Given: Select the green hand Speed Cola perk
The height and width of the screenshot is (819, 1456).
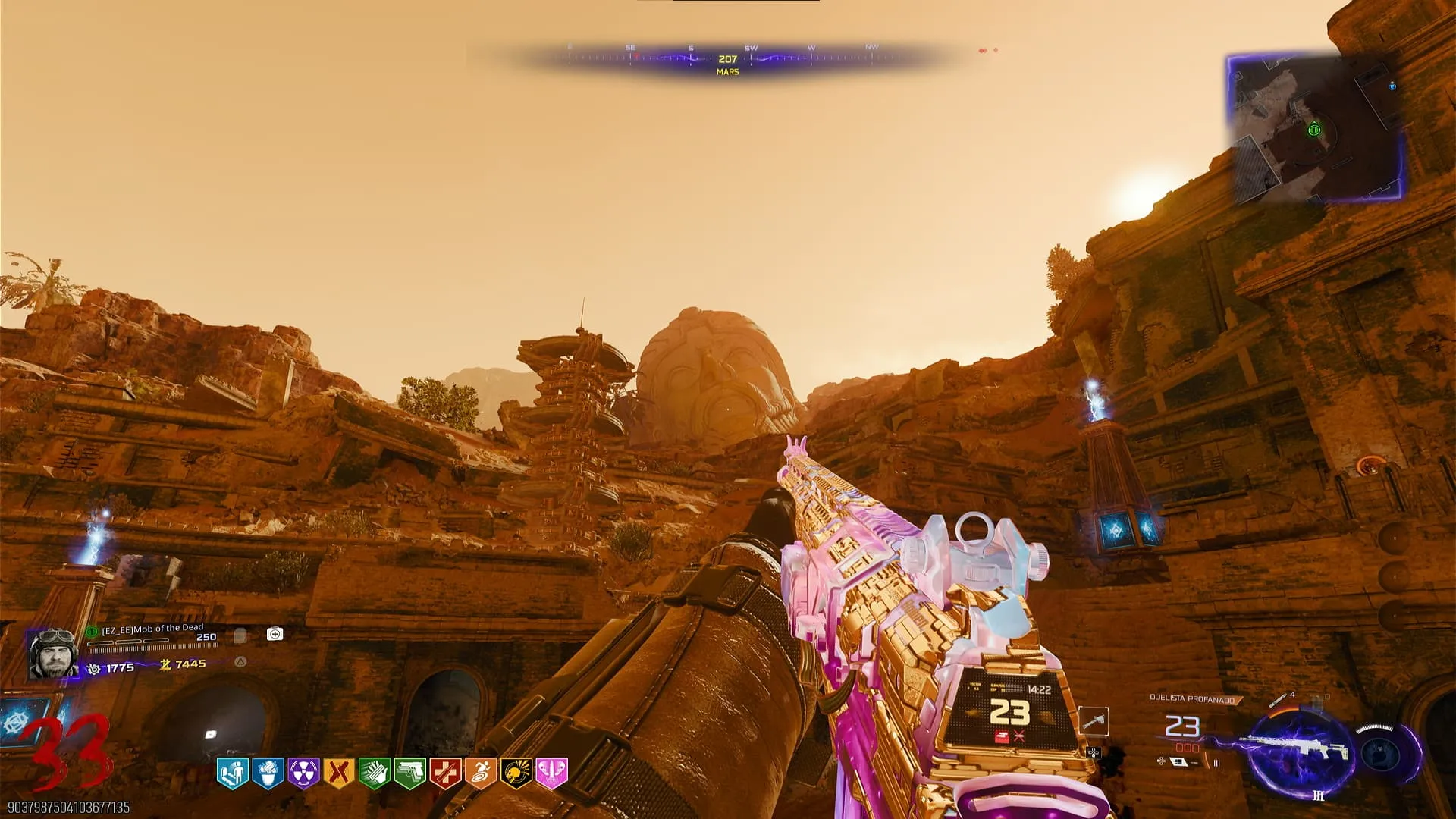Looking at the screenshot, I should point(374,773).
